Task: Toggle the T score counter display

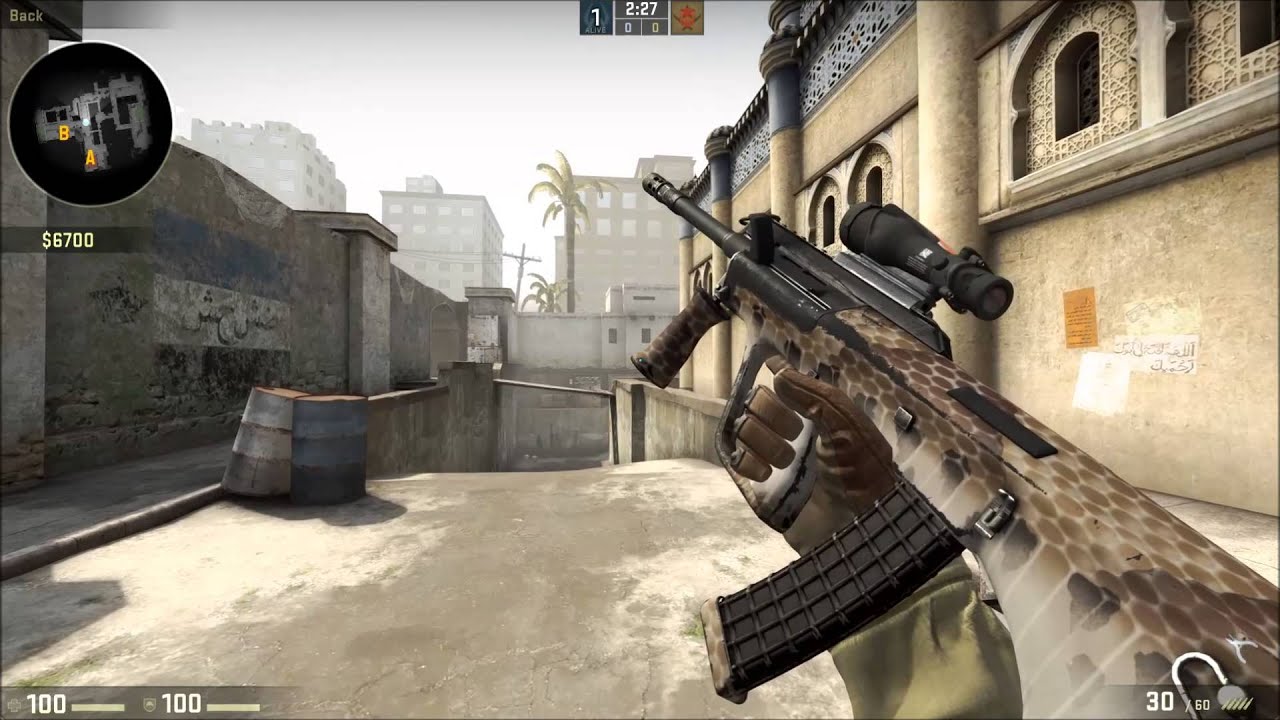Action: click(655, 26)
